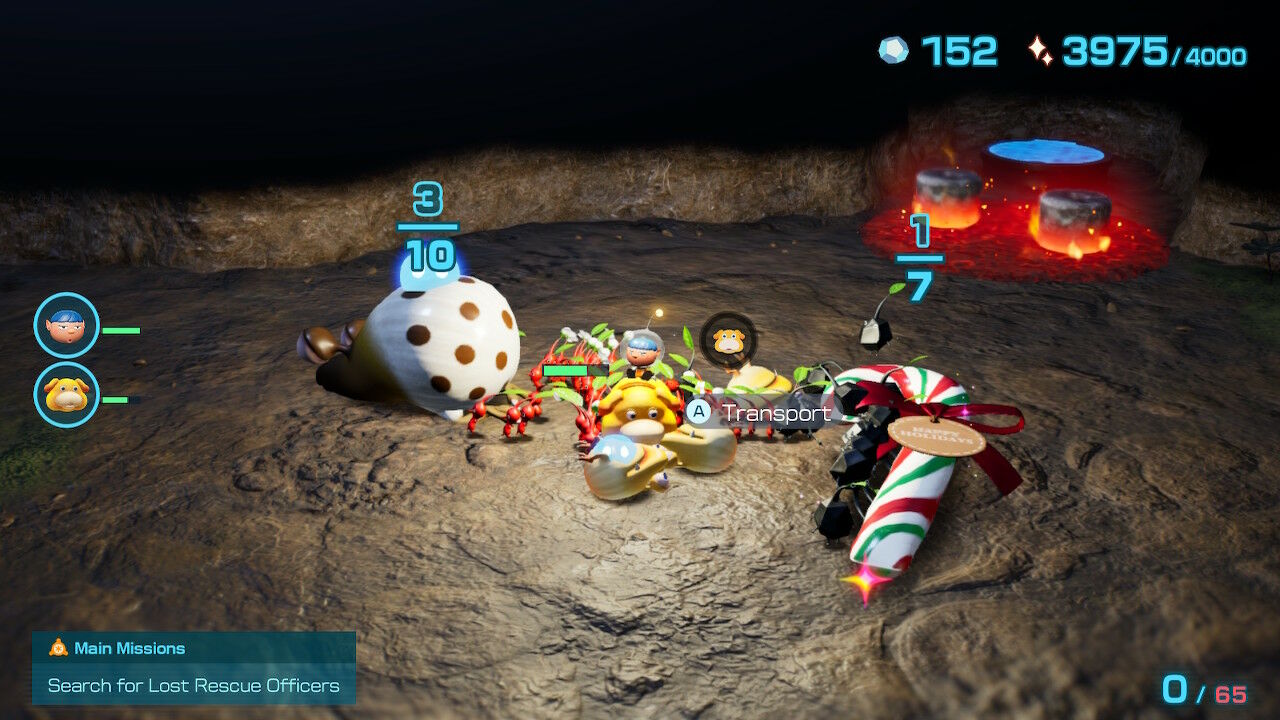Image resolution: width=1280 pixels, height=720 pixels.
Task: Expand the 1/7 carry counter near the cliff
Action: (x=922, y=252)
